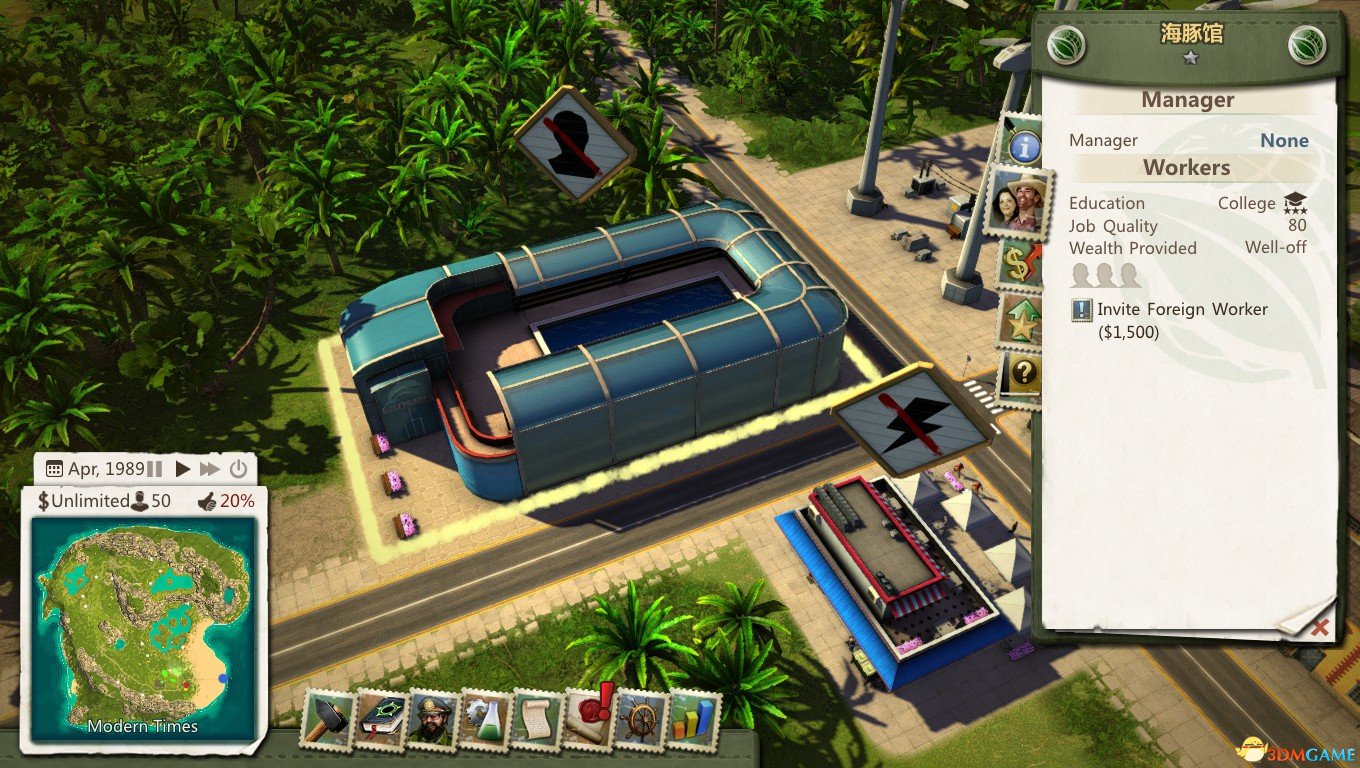Image resolution: width=1360 pixels, height=768 pixels.
Task: Switch to the blue info tab
Action: pos(1023,147)
